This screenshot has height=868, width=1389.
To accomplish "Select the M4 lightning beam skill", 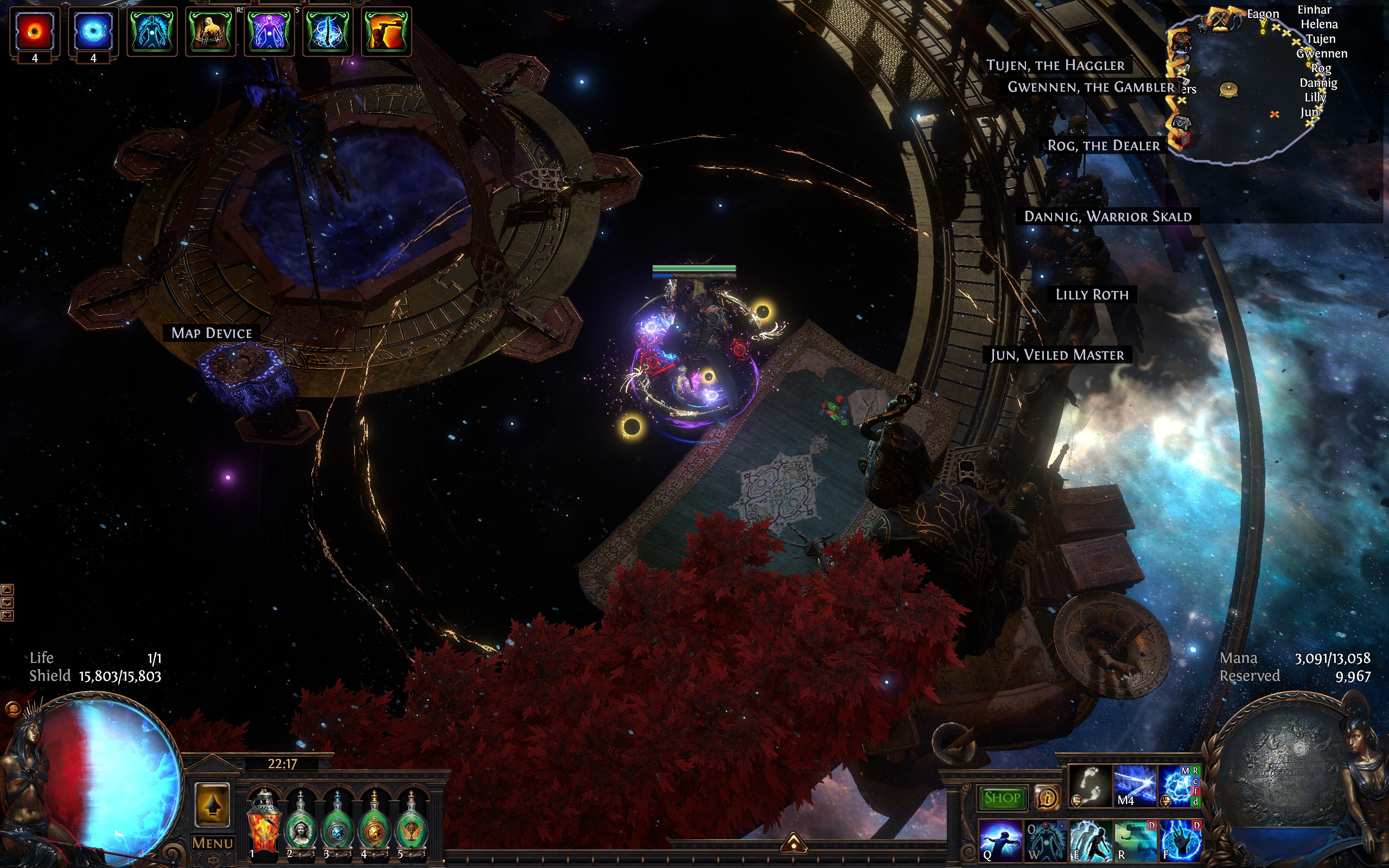I will (x=1134, y=787).
